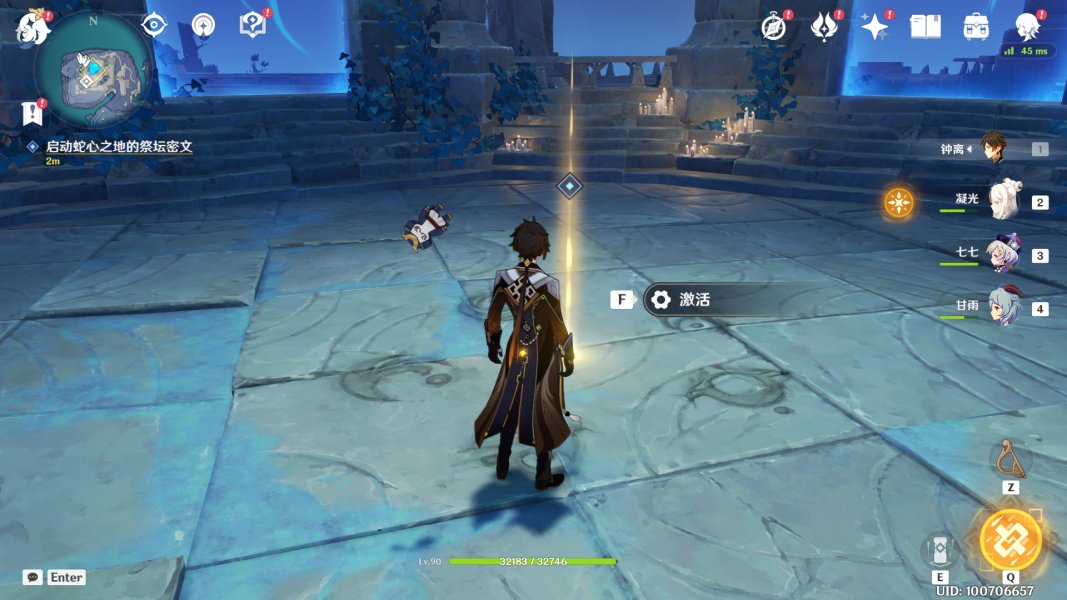Select party member 钟离
Image resolution: width=1067 pixels, height=600 pixels.
point(993,148)
